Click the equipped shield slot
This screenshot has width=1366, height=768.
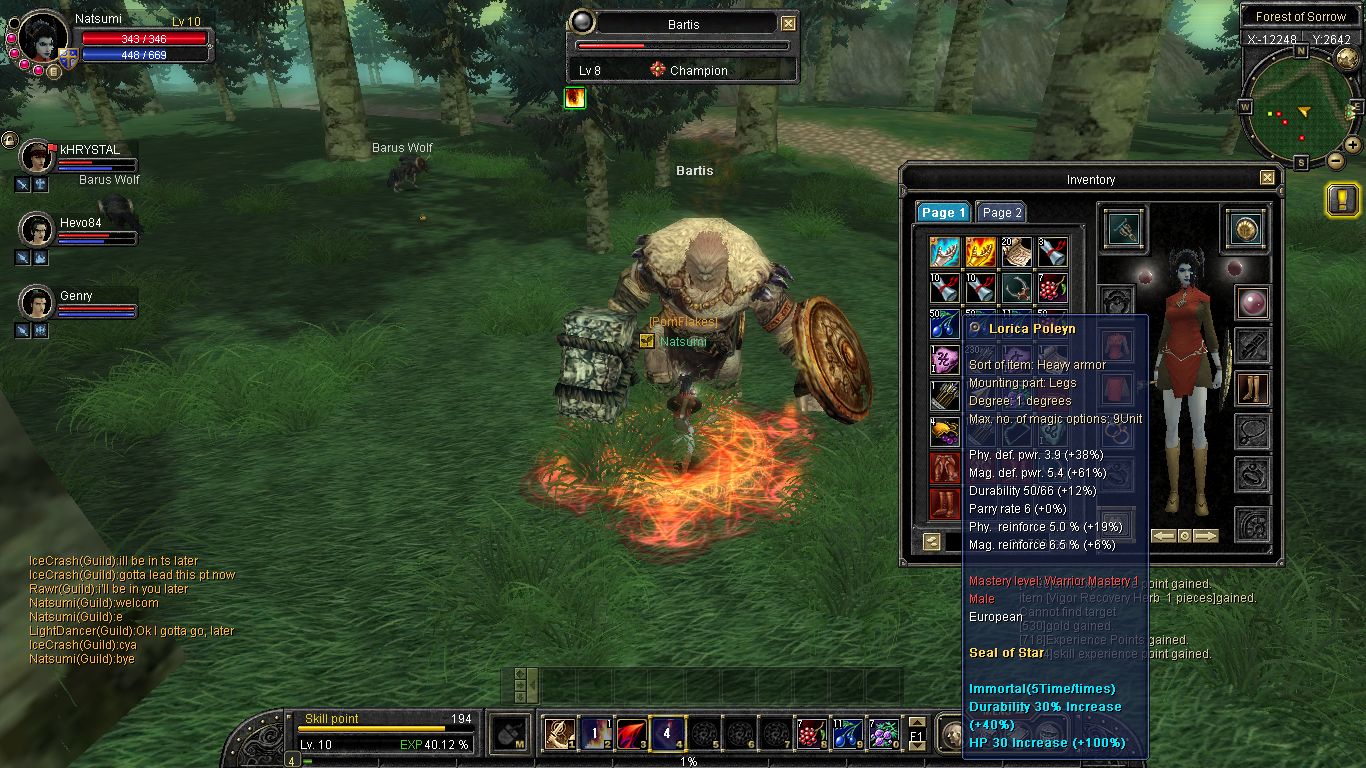click(1245, 230)
